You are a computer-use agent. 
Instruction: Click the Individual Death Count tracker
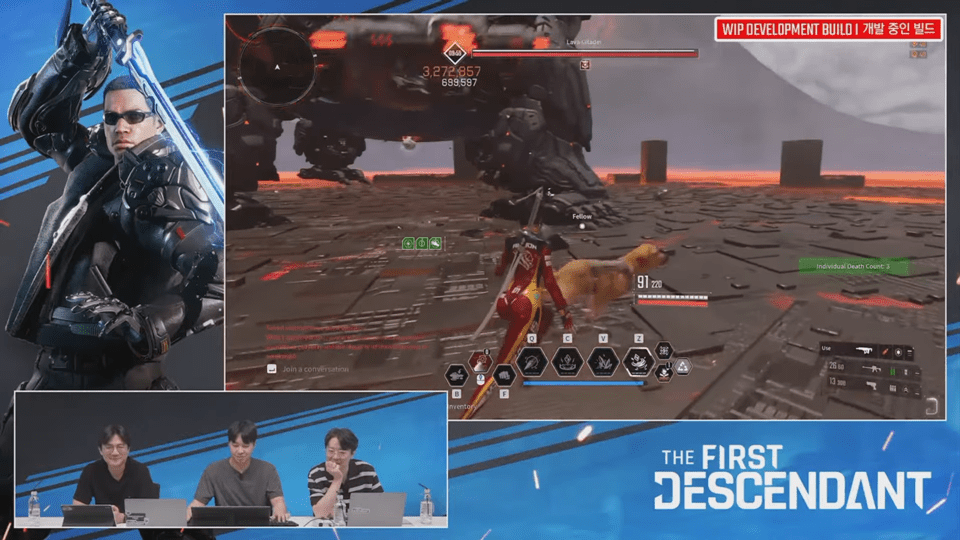(853, 266)
